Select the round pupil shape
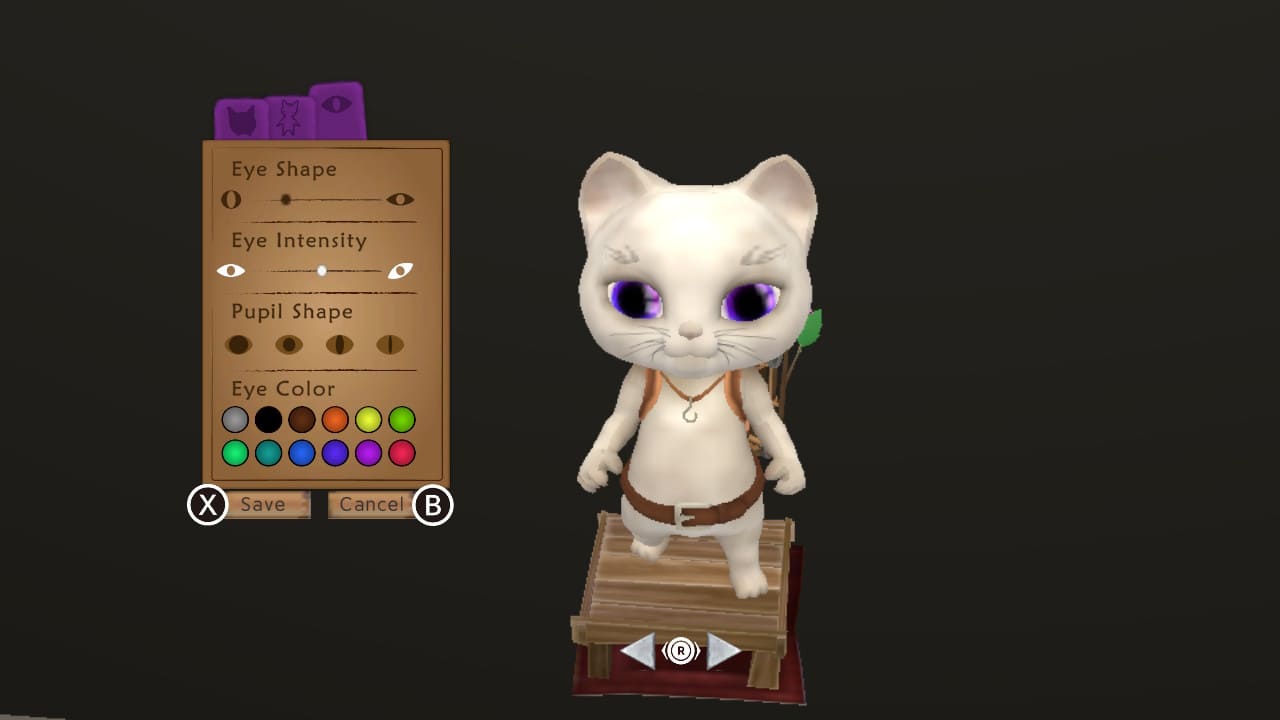Screen dimensions: 1280x720 [239, 343]
